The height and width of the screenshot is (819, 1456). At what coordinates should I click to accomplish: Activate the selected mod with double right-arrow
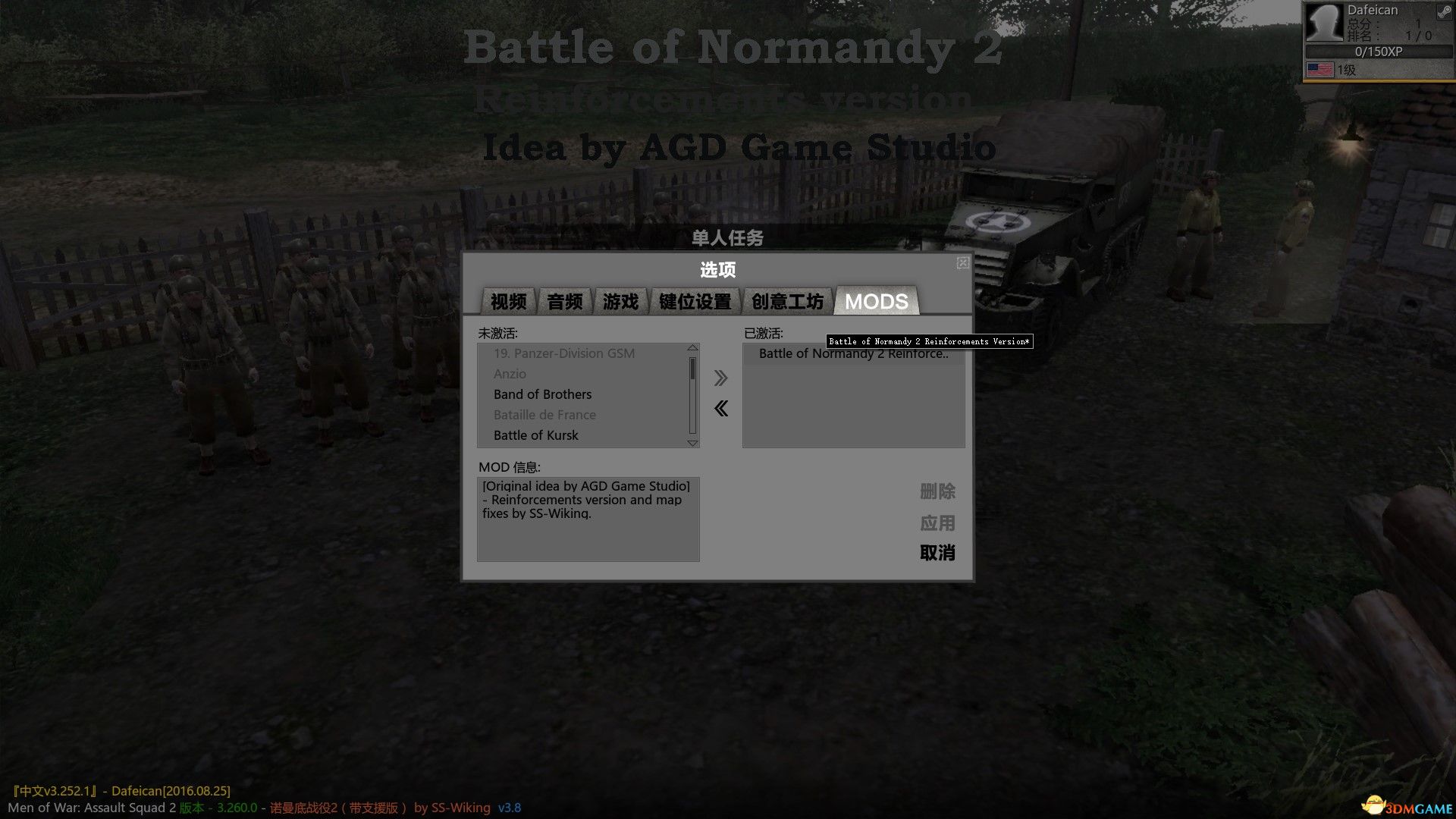tap(720, 378)
